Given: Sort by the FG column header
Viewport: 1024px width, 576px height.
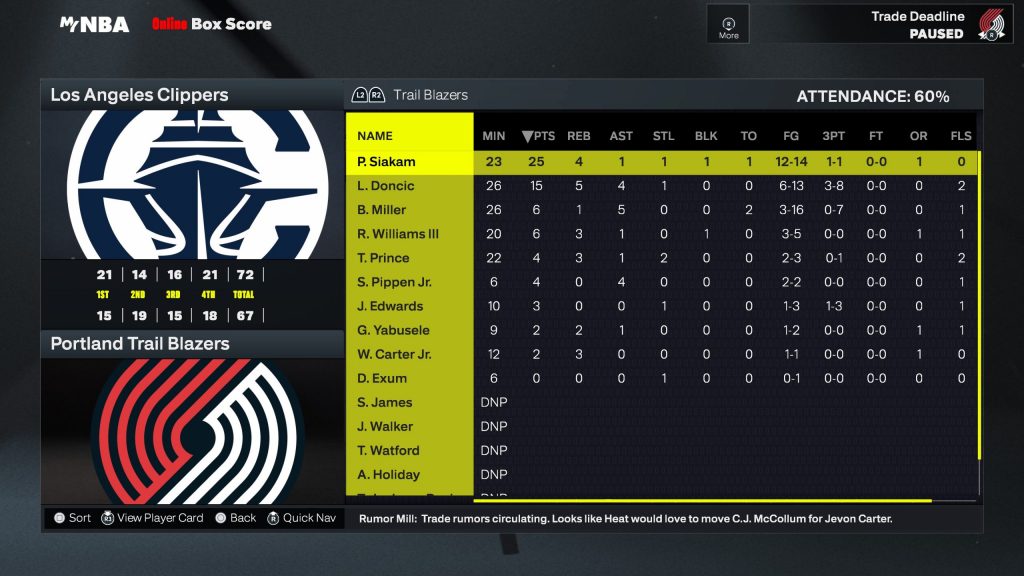Looking at the screenshot, I should tap(790, 136).
